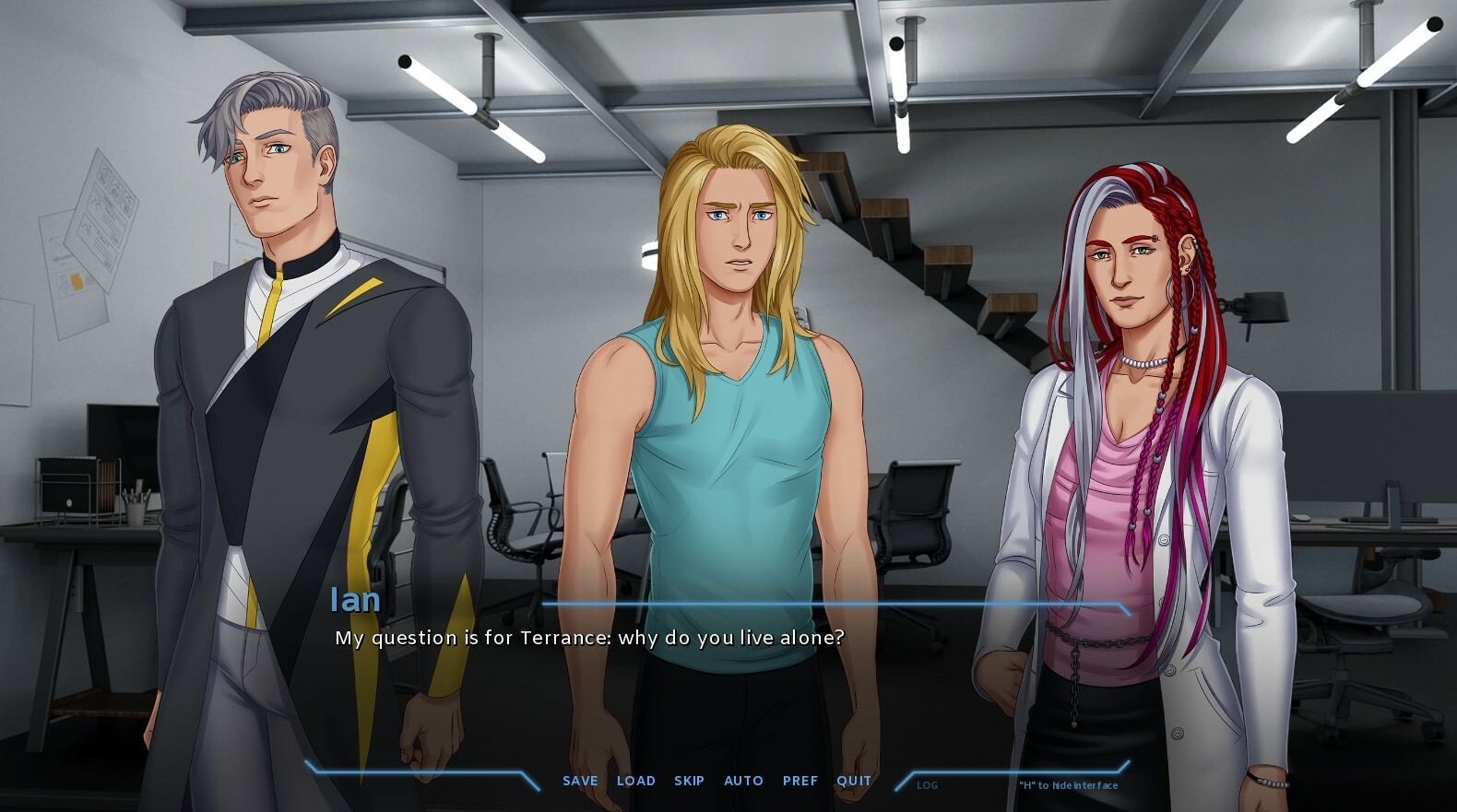Click SAVE in the quick menu
1457x812 pixels.
[x=578, y=781]
